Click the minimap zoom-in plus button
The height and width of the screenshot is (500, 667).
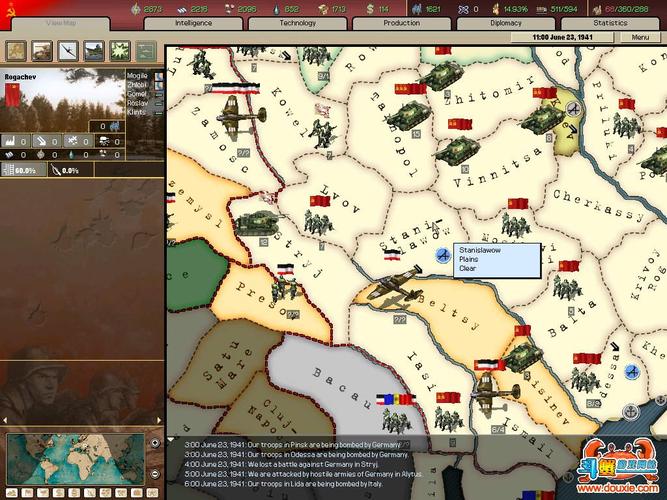[154, 442]
